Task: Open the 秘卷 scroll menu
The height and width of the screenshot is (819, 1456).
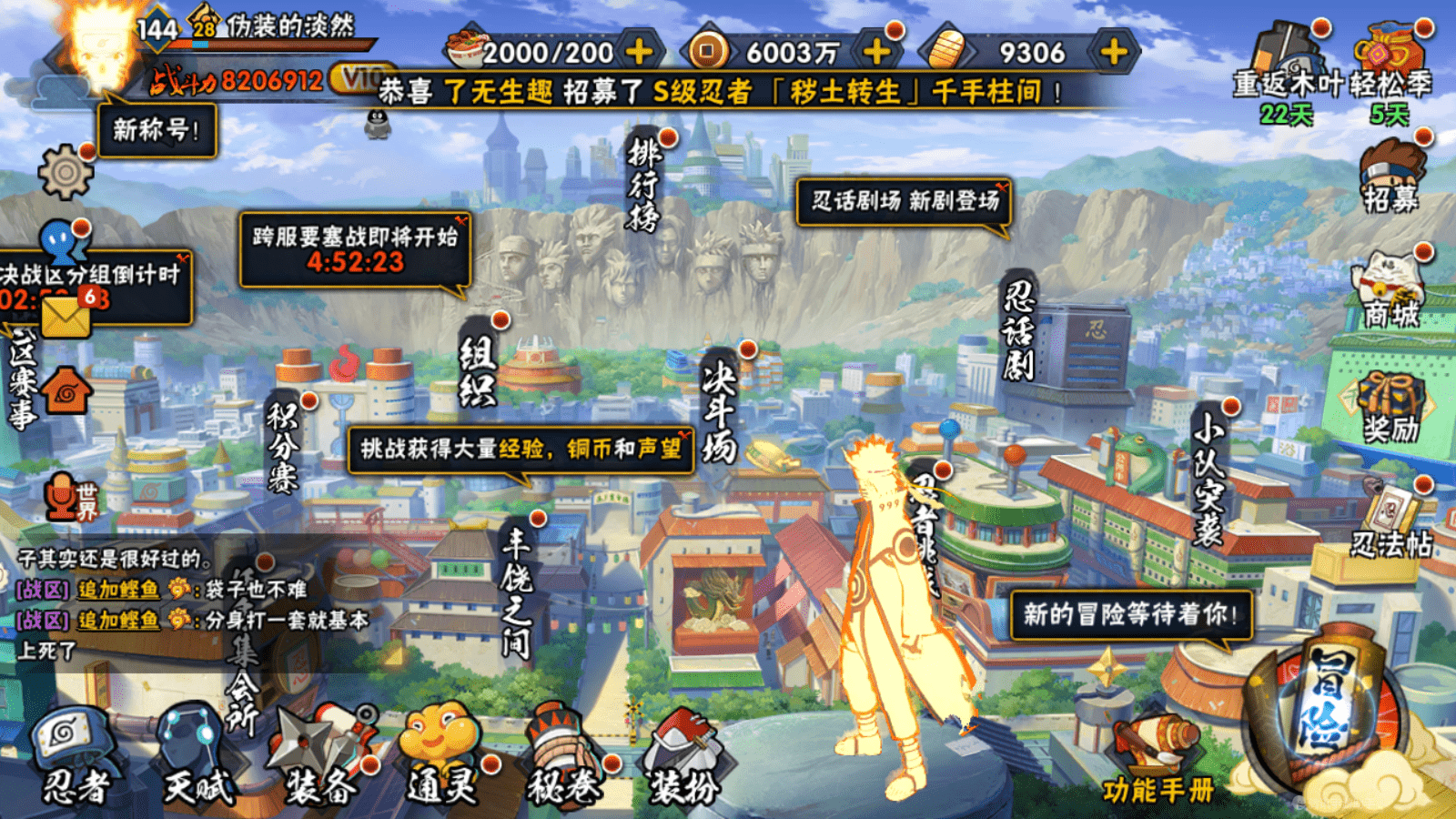Action: point(564,757)
